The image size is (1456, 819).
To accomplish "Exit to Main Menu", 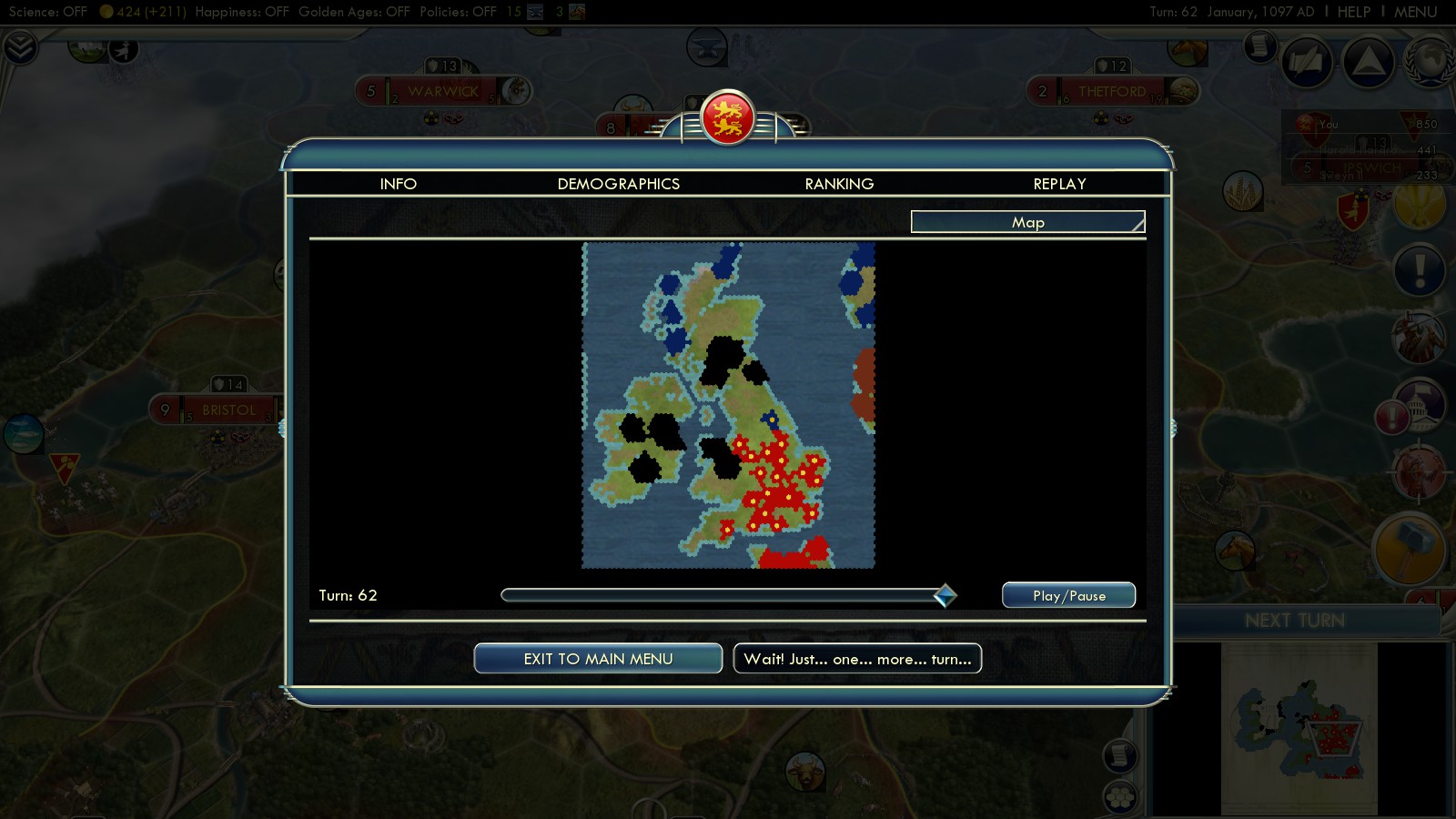I will [x=598, y=659].
